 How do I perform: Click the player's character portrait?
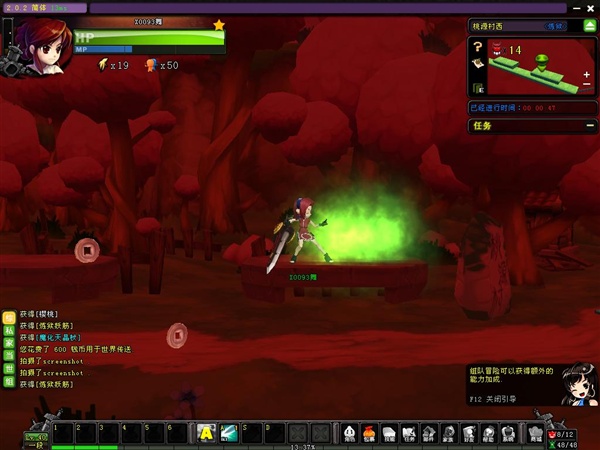[44, 46]
